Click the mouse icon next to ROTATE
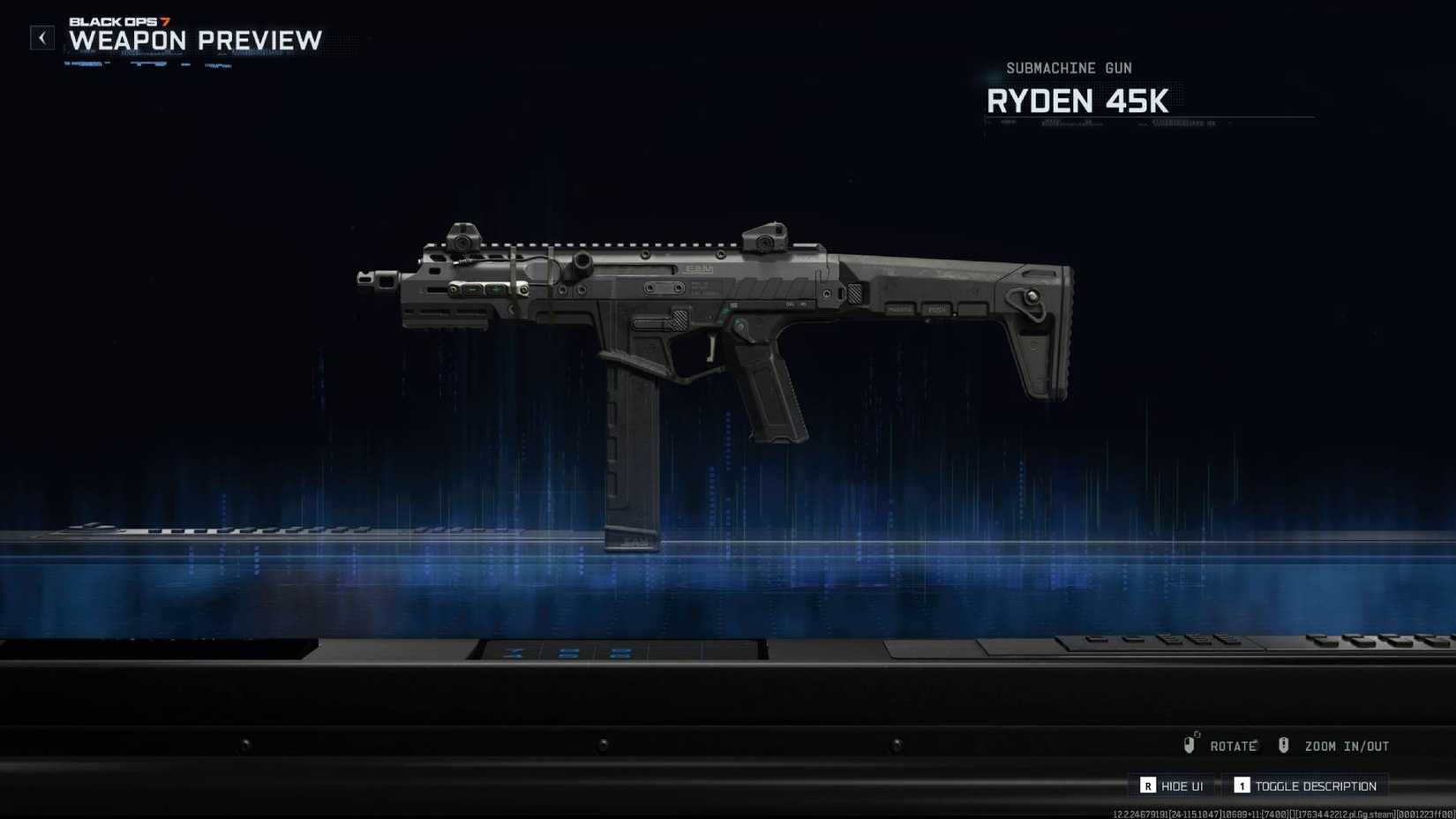Viewport: 1456px width, 819px height. click(1190, 744)
